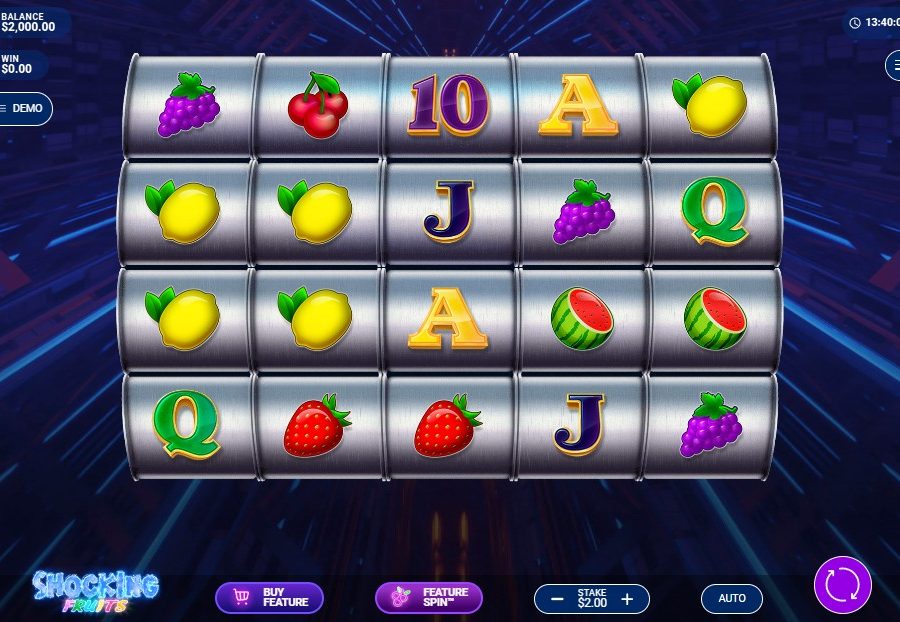Open the Buy Feature menu
The width and height of the screenshot is (900, 622).
[x=269, y=598]
